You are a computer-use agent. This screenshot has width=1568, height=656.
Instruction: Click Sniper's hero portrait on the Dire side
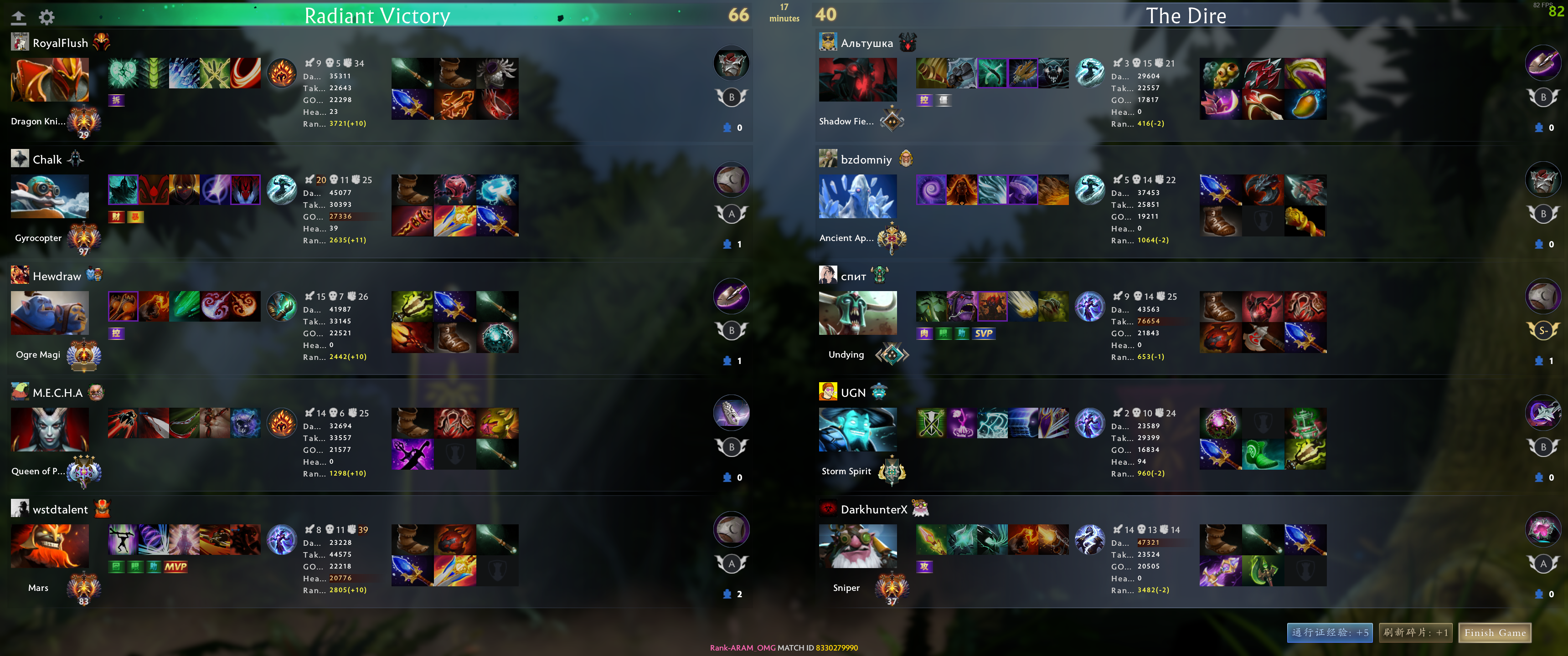pyautogui.click(x=858, y=546)
